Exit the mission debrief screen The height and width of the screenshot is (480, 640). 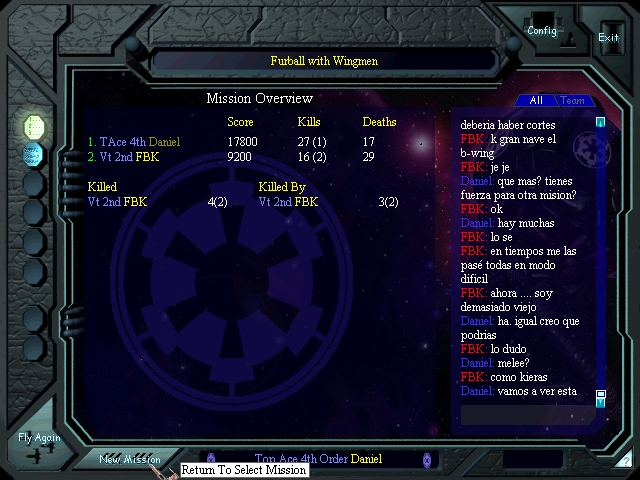pyautogui.click(x=608, y=37)
